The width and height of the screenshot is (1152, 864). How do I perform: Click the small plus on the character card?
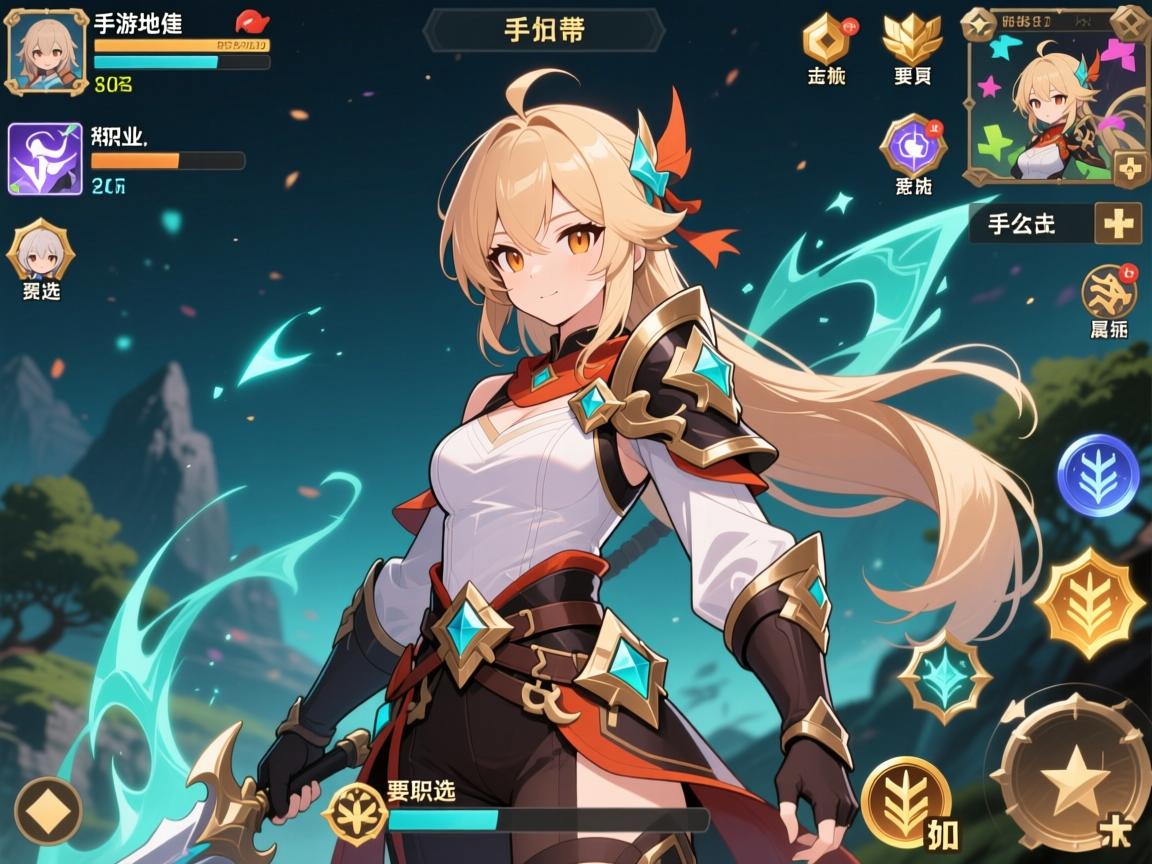tap(1131, 168)
